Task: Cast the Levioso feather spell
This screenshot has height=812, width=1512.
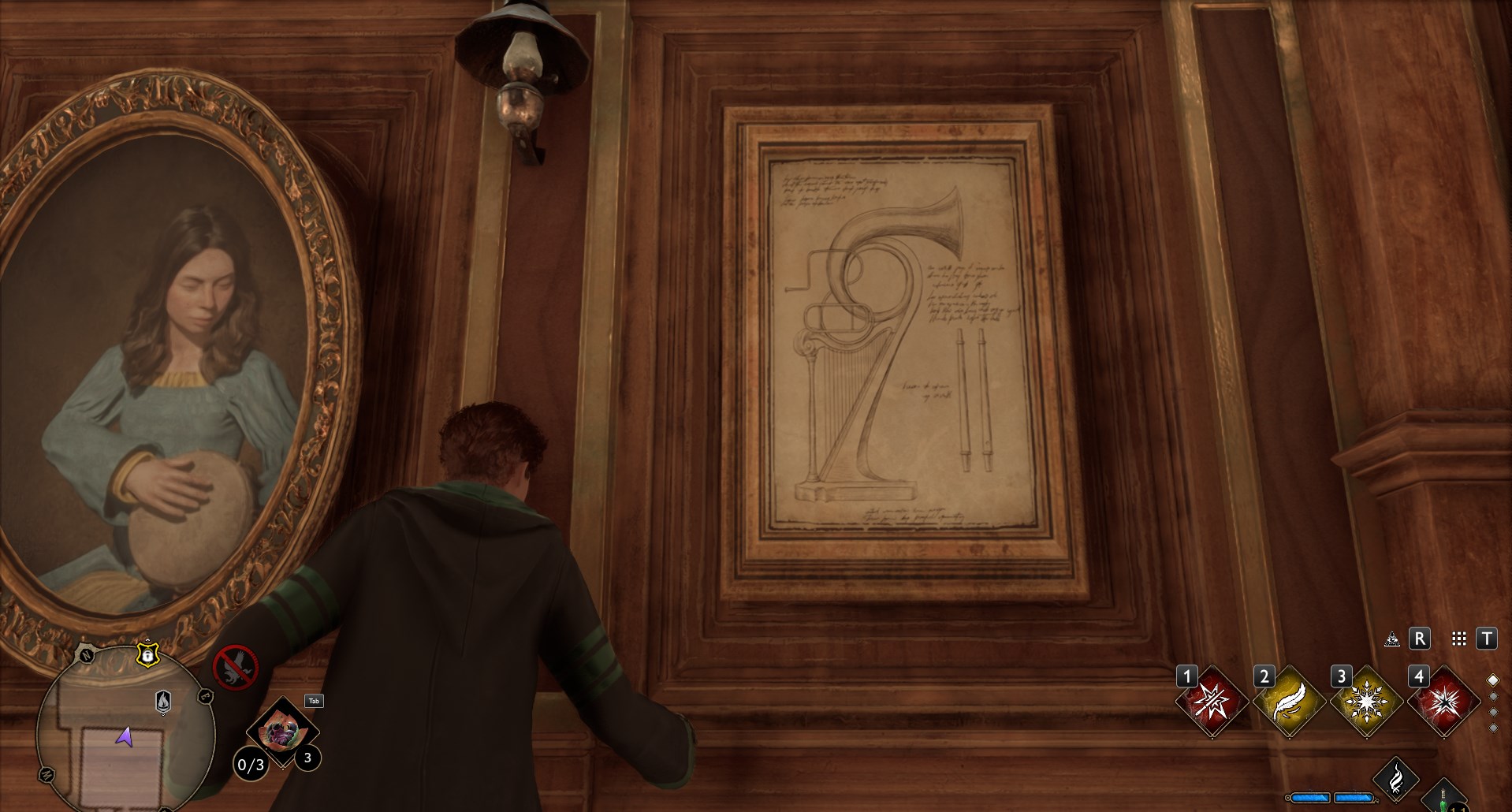Action: click(1288, 702)
